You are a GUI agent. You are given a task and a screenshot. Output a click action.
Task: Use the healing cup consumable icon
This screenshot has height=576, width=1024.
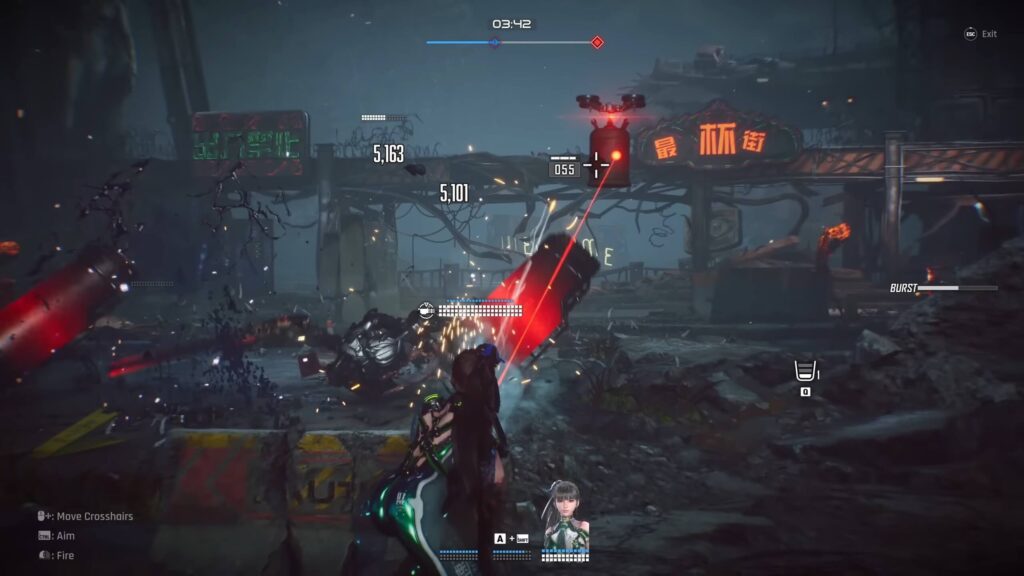point(804,371)
